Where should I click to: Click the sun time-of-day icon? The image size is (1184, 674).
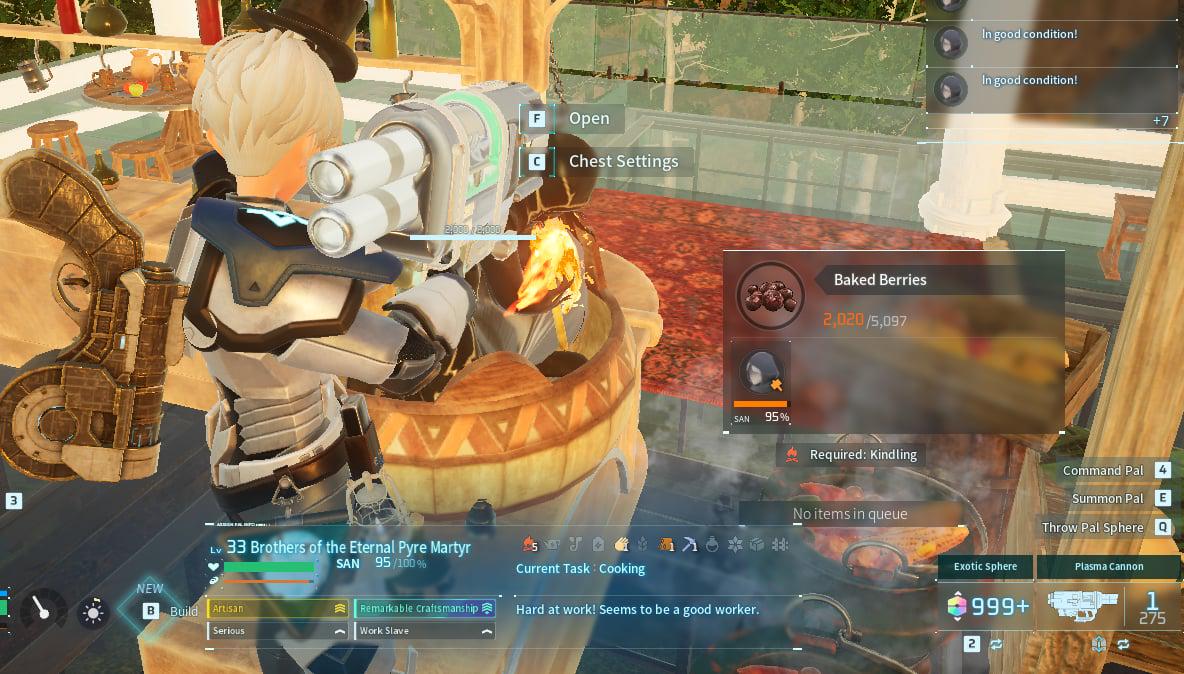pyautogui.click(x=94, y=611)
